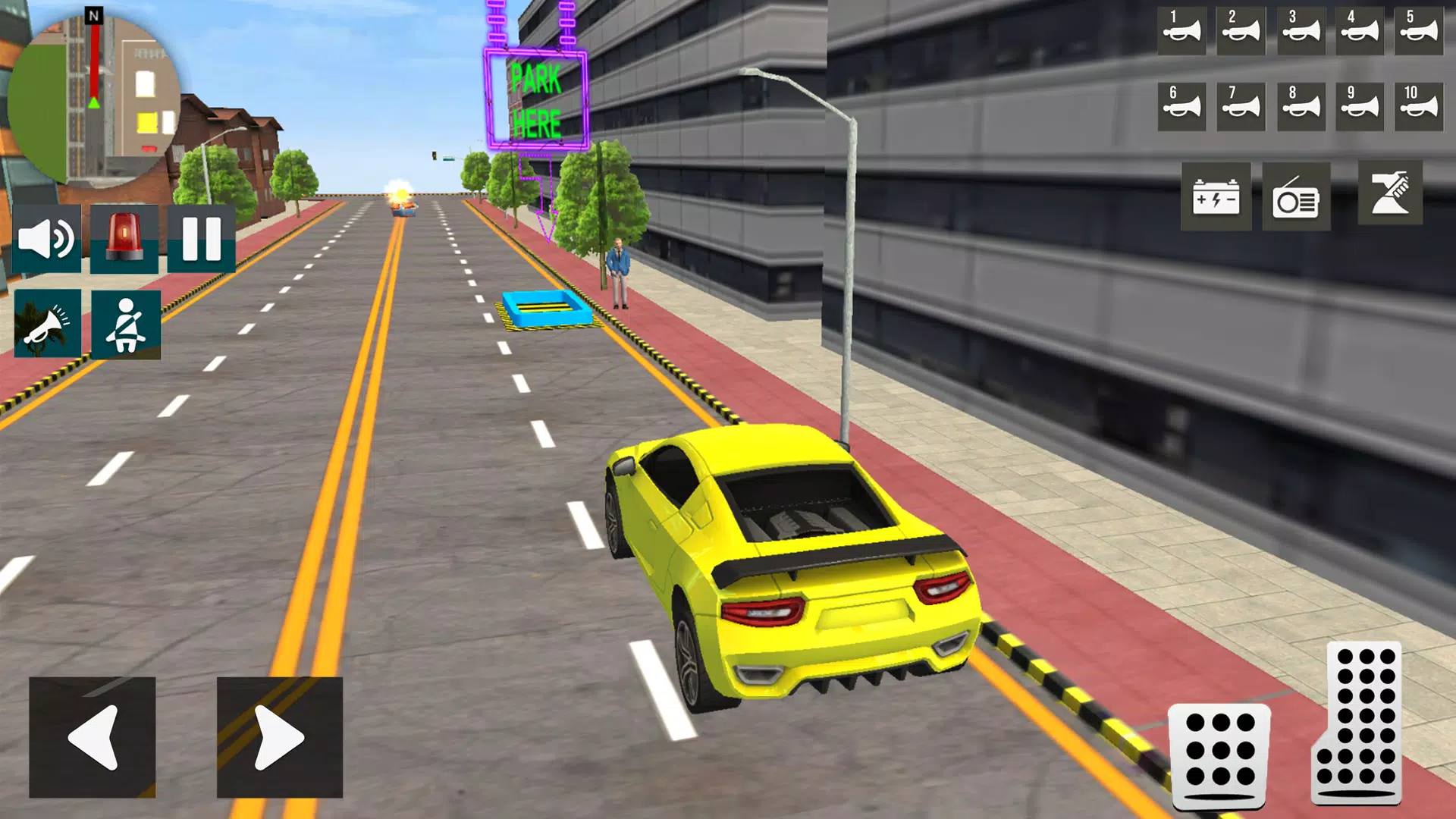
Task: Play horn sound number 6
Action: (x=1181, y=106)
